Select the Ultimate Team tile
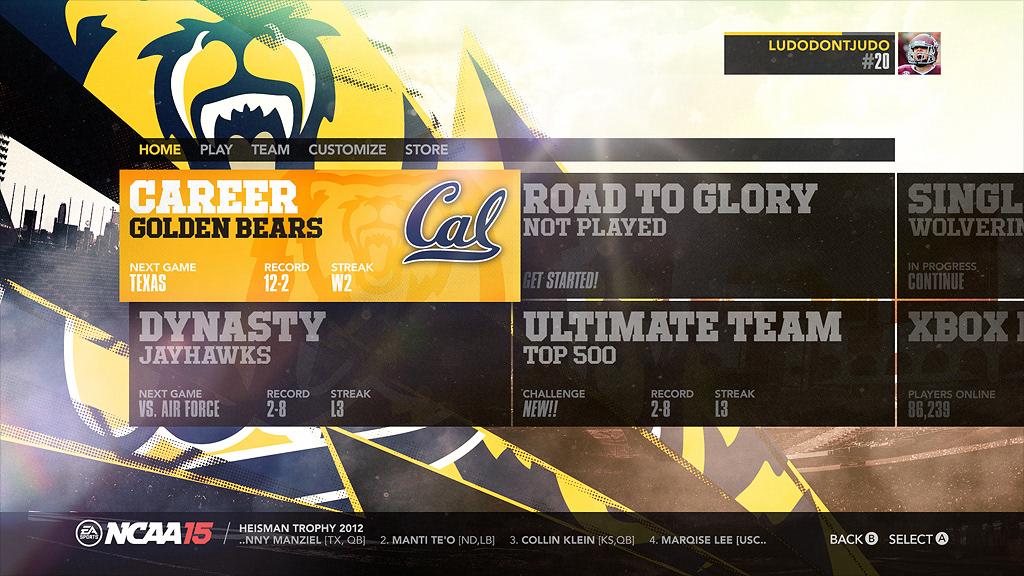Screen dimensions: 1024x576 [704, 365]
